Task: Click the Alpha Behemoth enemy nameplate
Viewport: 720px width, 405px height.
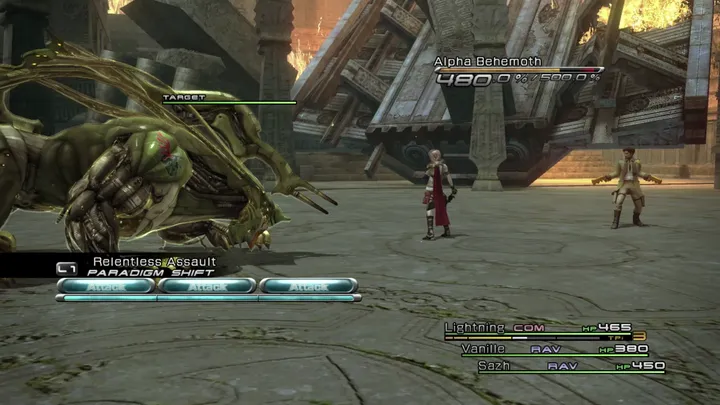Action: [x=488, y=62]
